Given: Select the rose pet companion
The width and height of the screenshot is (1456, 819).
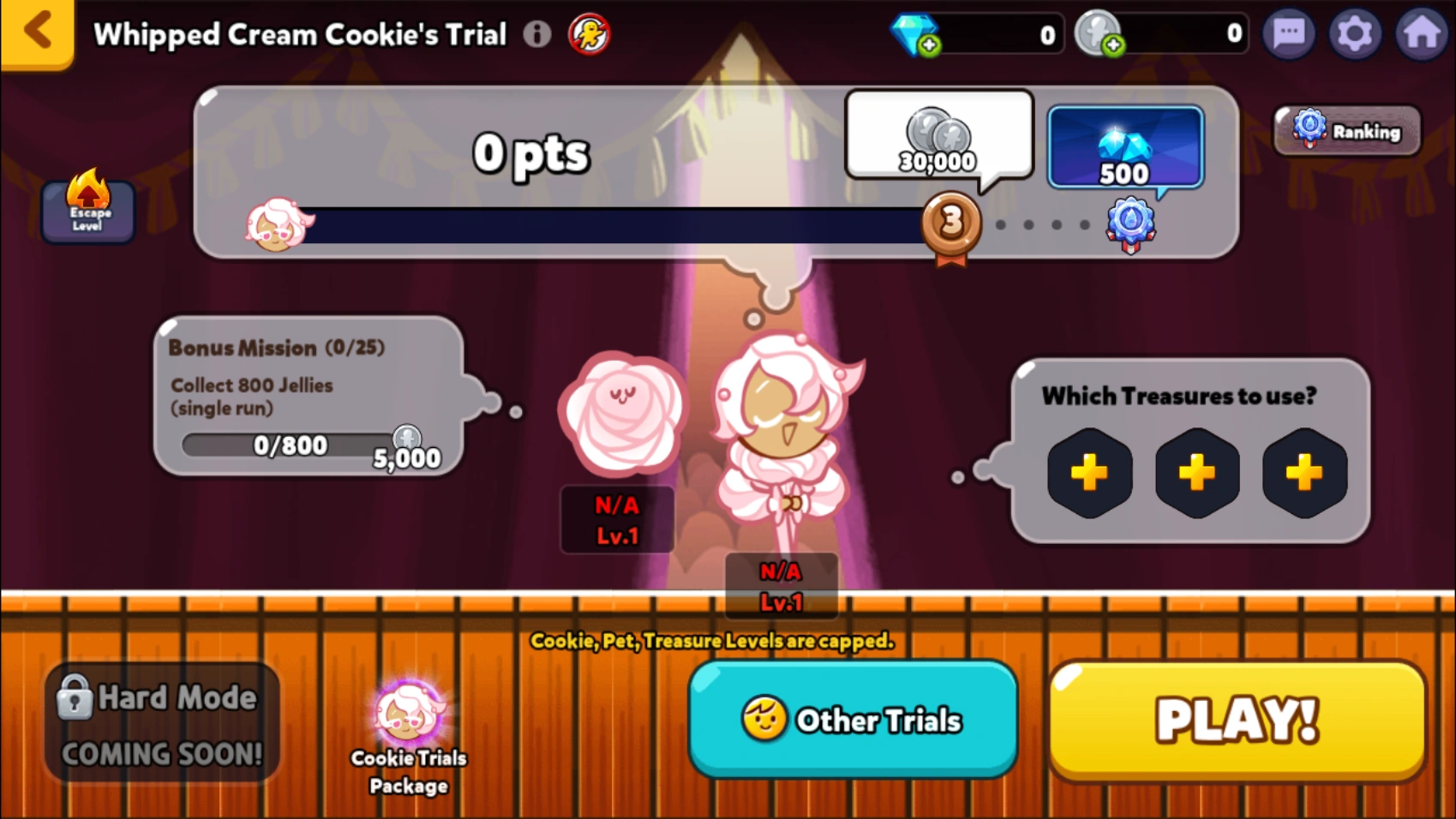Looking at the screenshot, I should 623,415.
